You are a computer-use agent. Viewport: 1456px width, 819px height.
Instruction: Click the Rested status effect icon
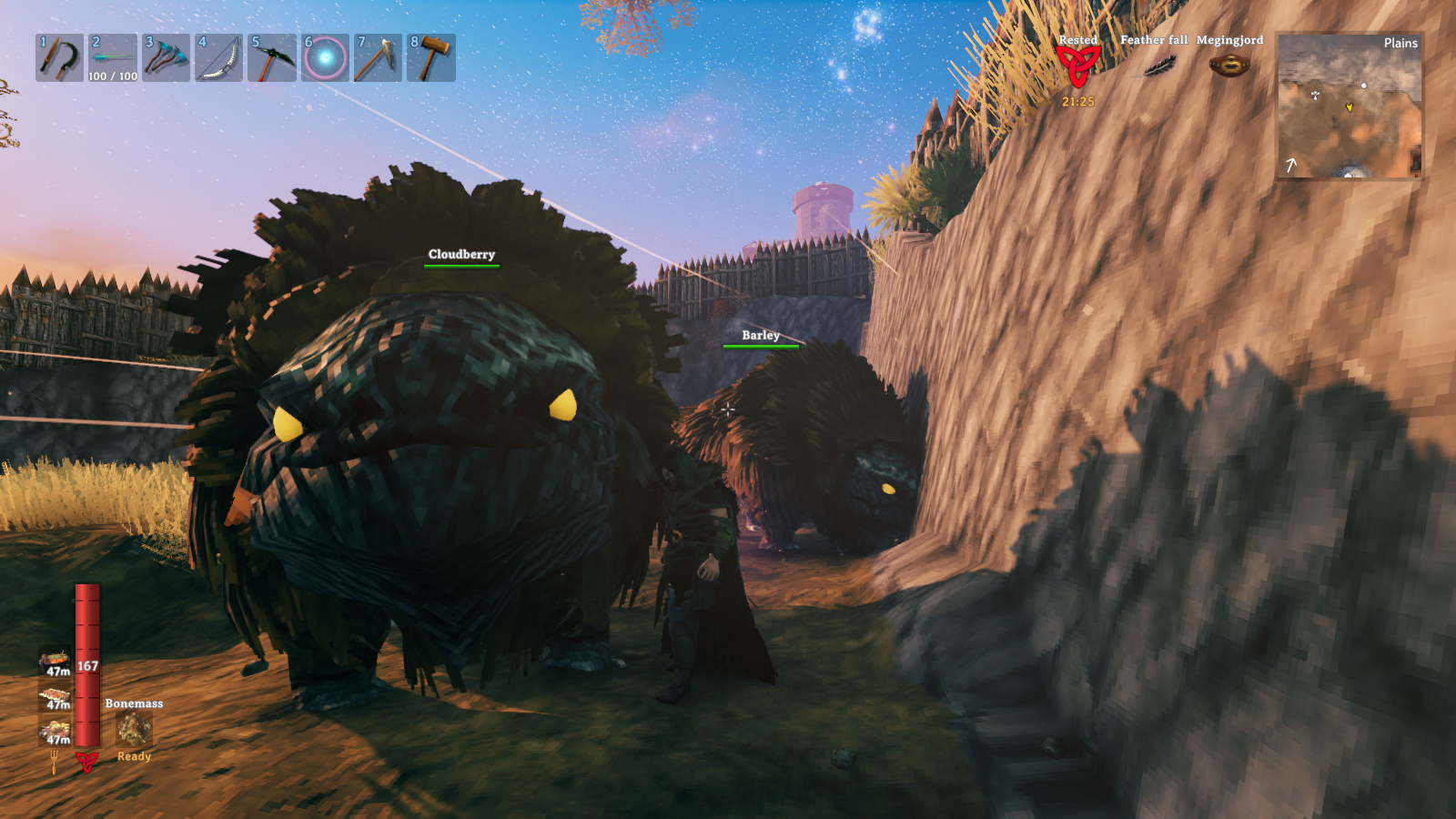[1077, 66]
